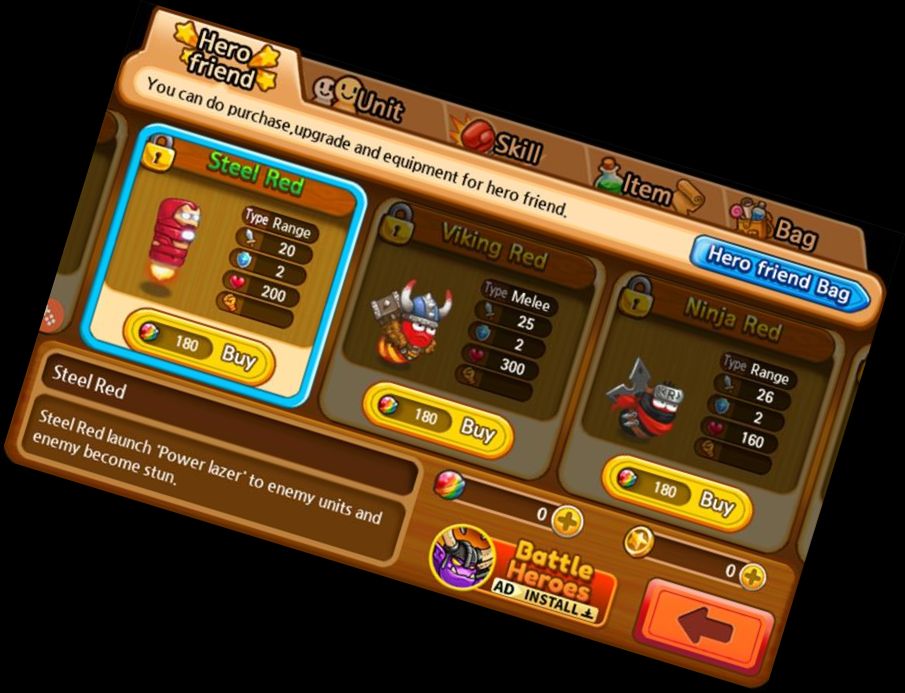Purchase Ninja Red hero

[x=680, y=495]
